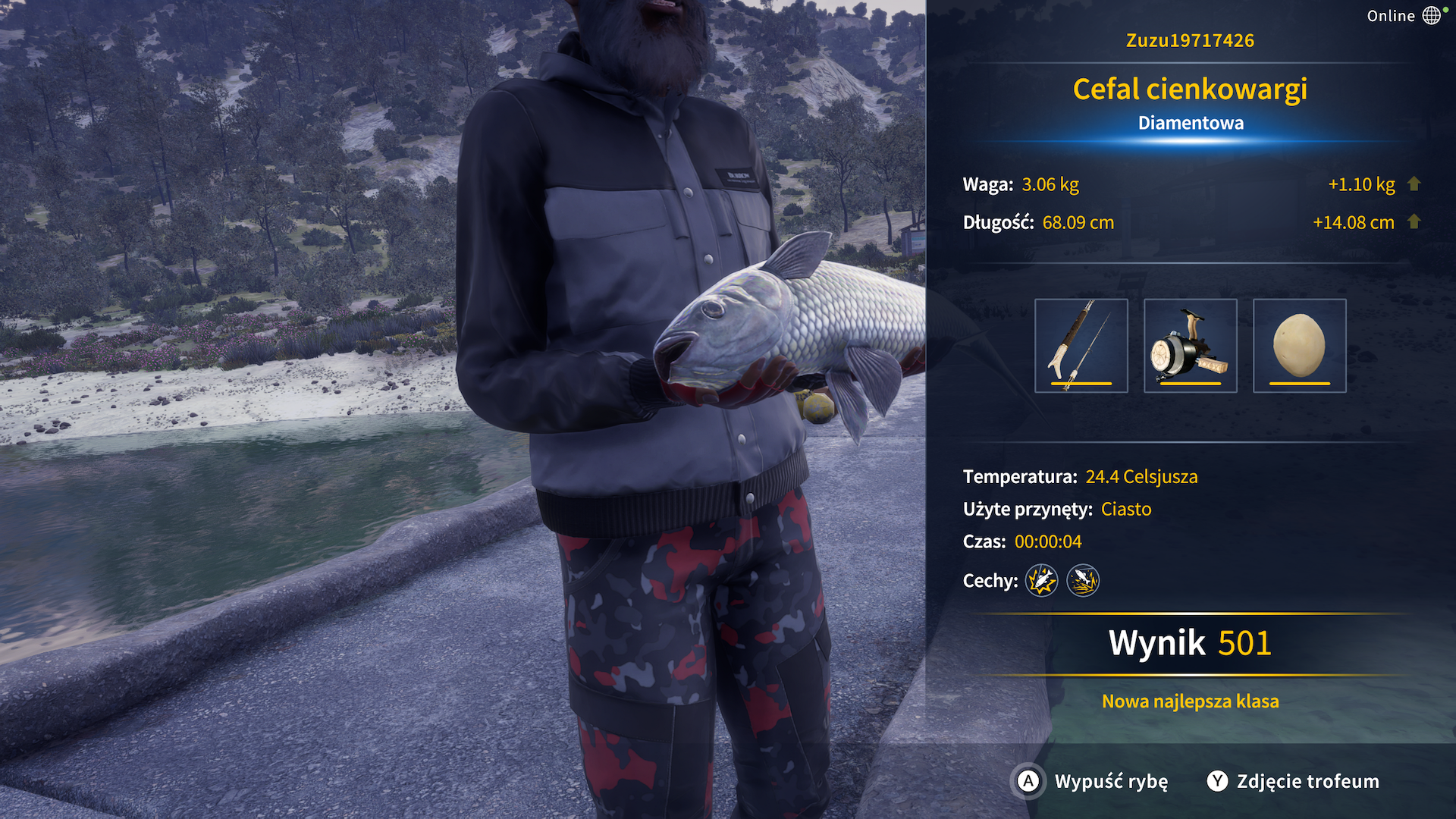Select the fishing rod equipment slot
The height and width of the screenshot is (819, 1456).
pos(1081,346)
